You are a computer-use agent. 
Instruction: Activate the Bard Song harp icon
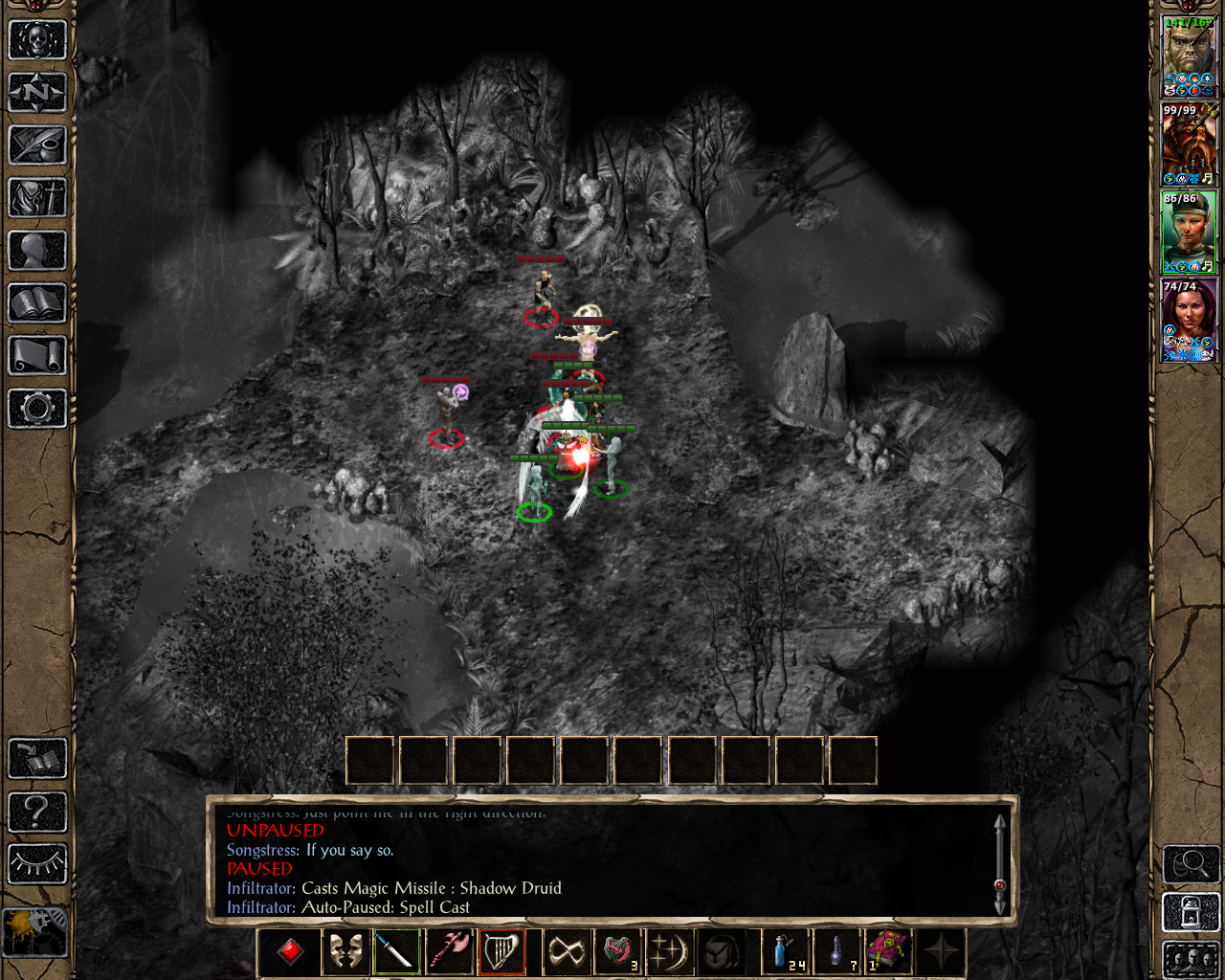(x=504, y=951)
